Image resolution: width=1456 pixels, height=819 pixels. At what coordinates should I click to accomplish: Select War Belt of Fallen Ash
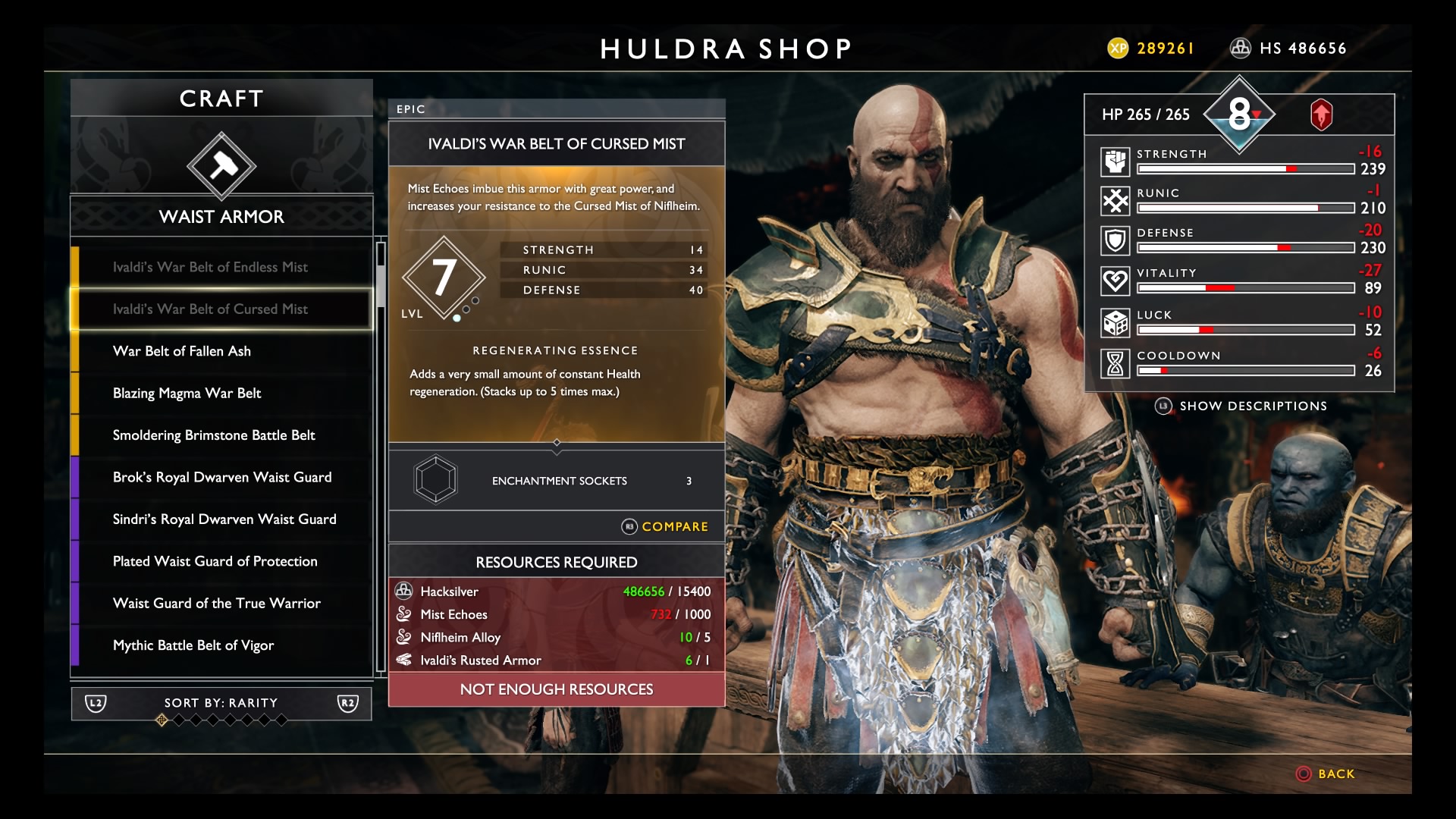tap(182, 351)
